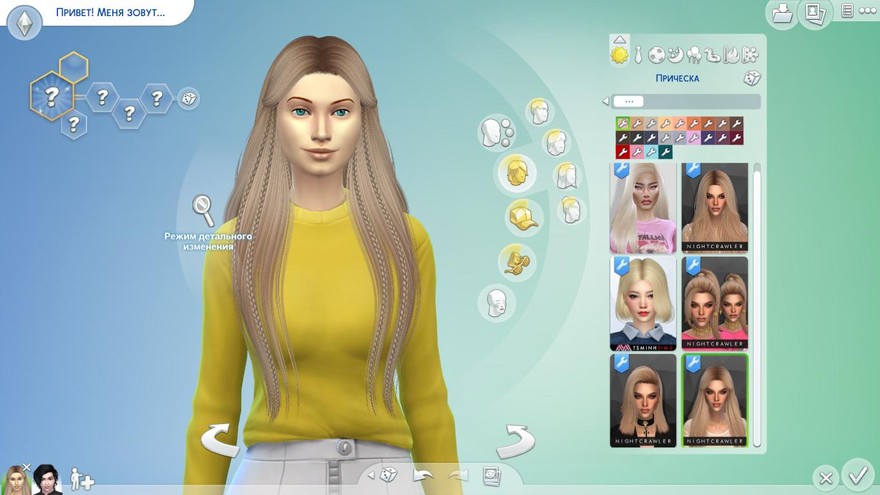880x495 pixels.
Task: Open the detailed edit mode magnifier
Action: pyautogui.click(x=203, y=210)
